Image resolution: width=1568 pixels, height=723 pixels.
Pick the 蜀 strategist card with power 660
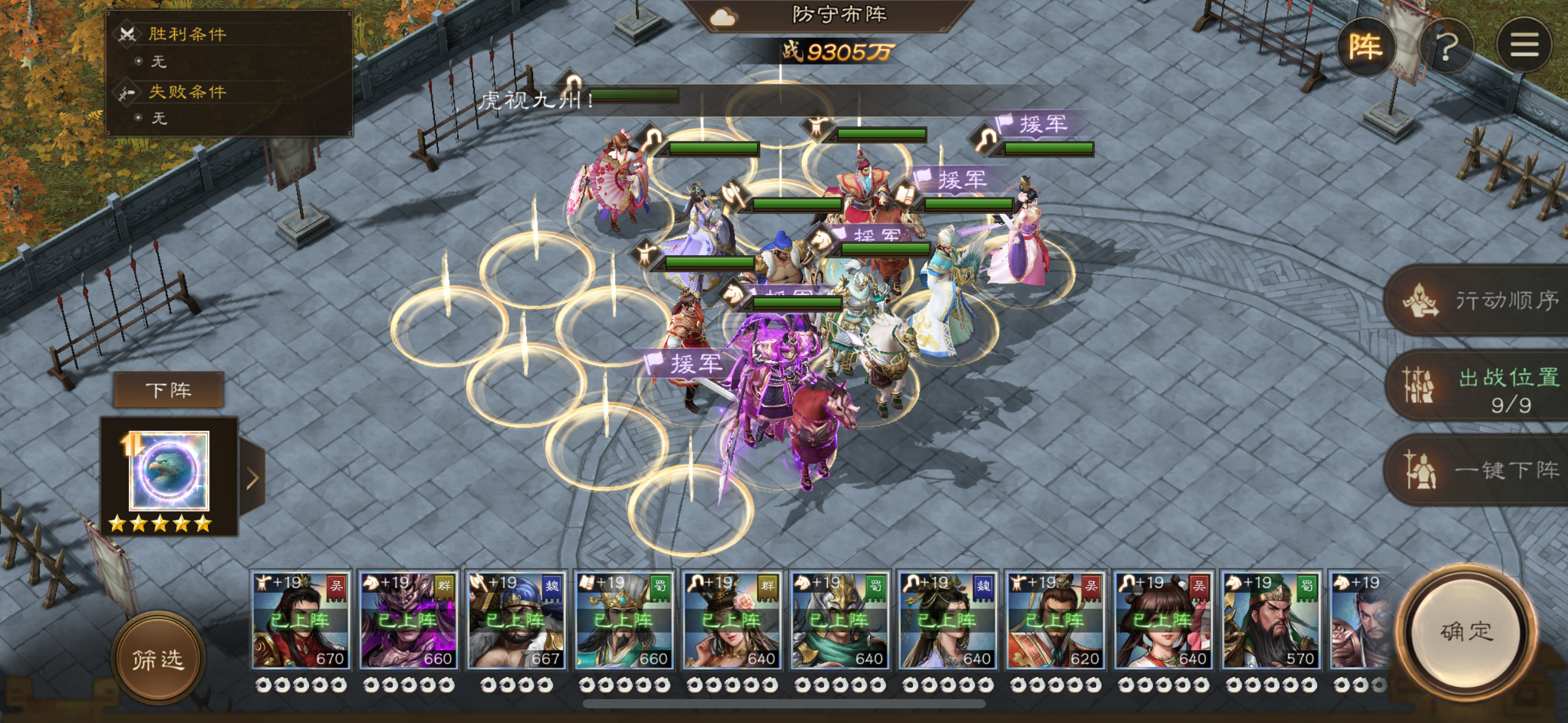point(624,621)
